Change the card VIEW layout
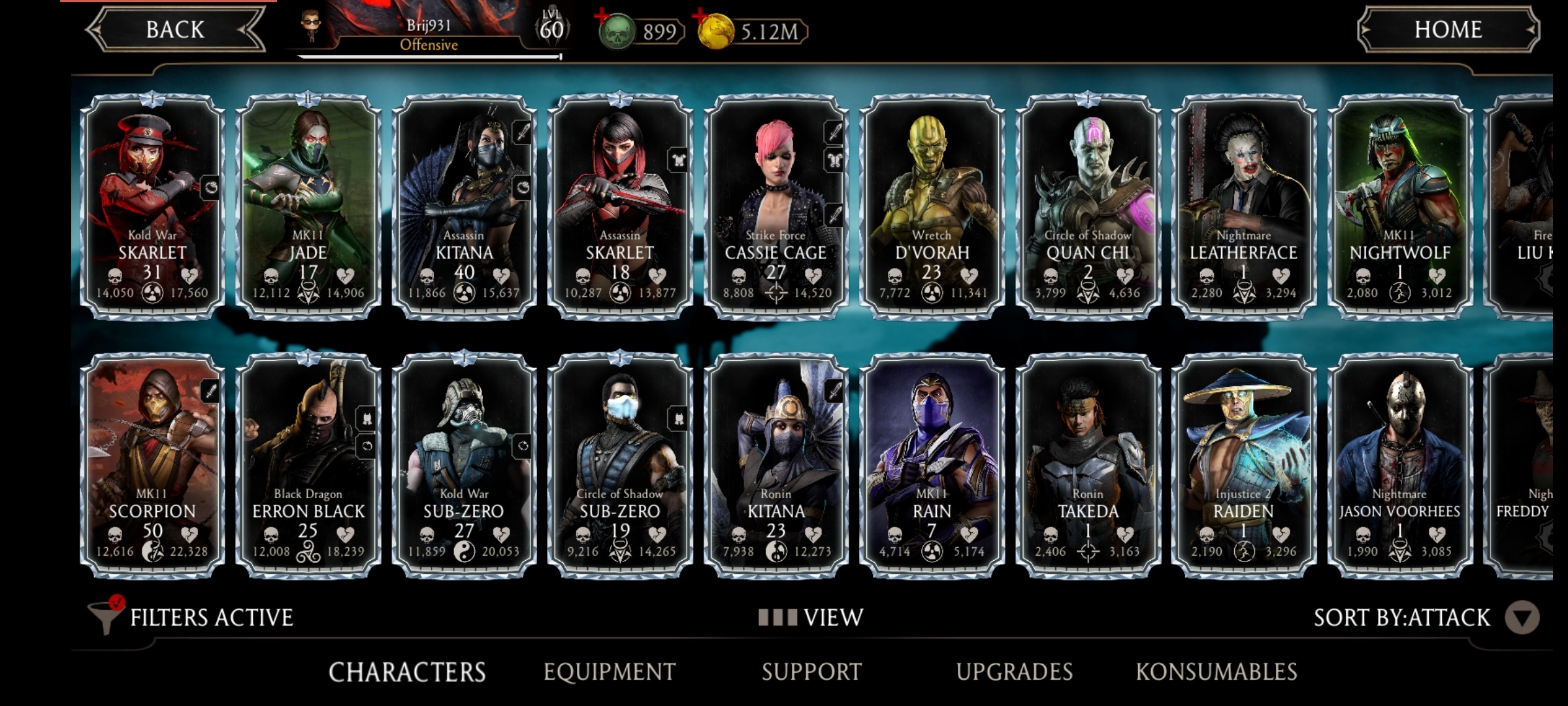 [x=811, y=617]
